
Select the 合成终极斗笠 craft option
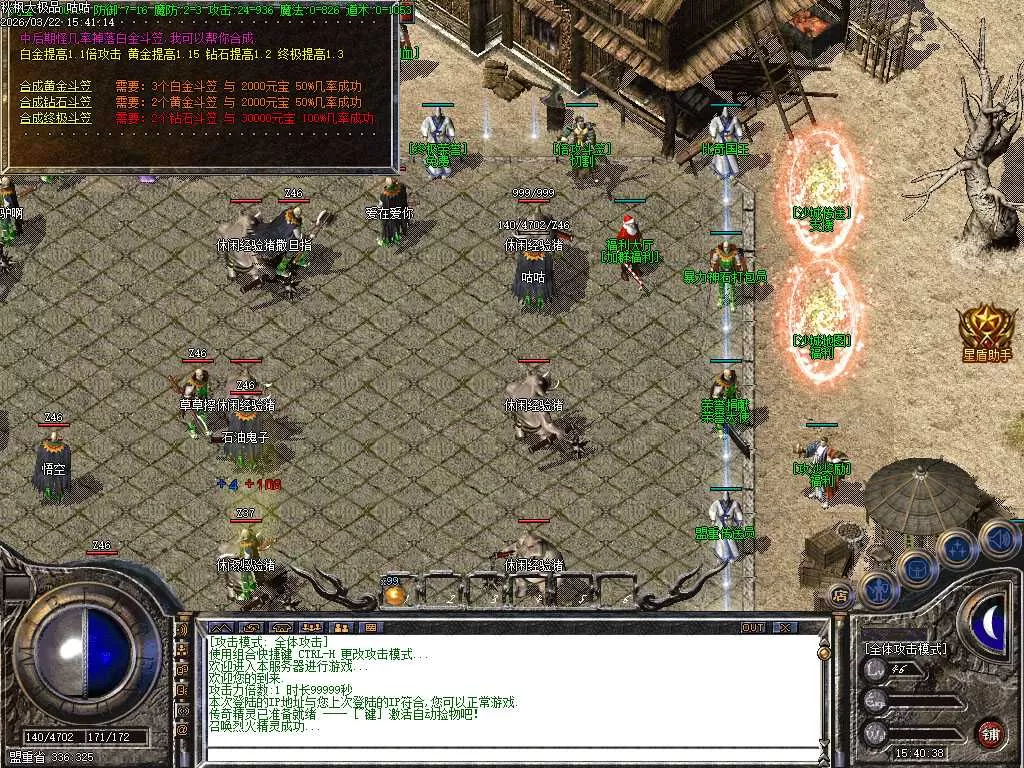[56, 118]
